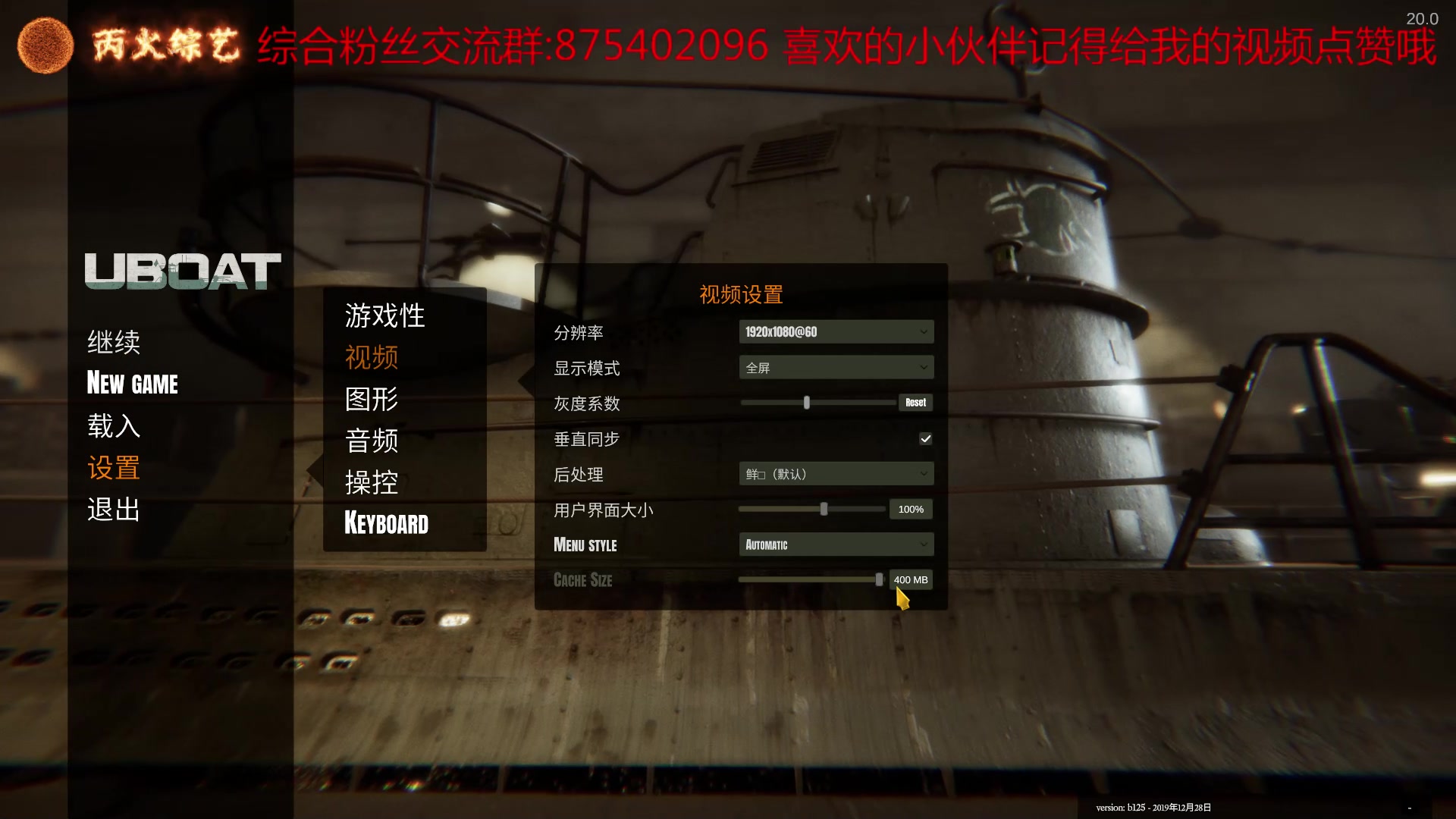Open the 操控 controls settings tab
Image resolution: width=1456 pixels, height=819 pixels.
pos(371,482)
